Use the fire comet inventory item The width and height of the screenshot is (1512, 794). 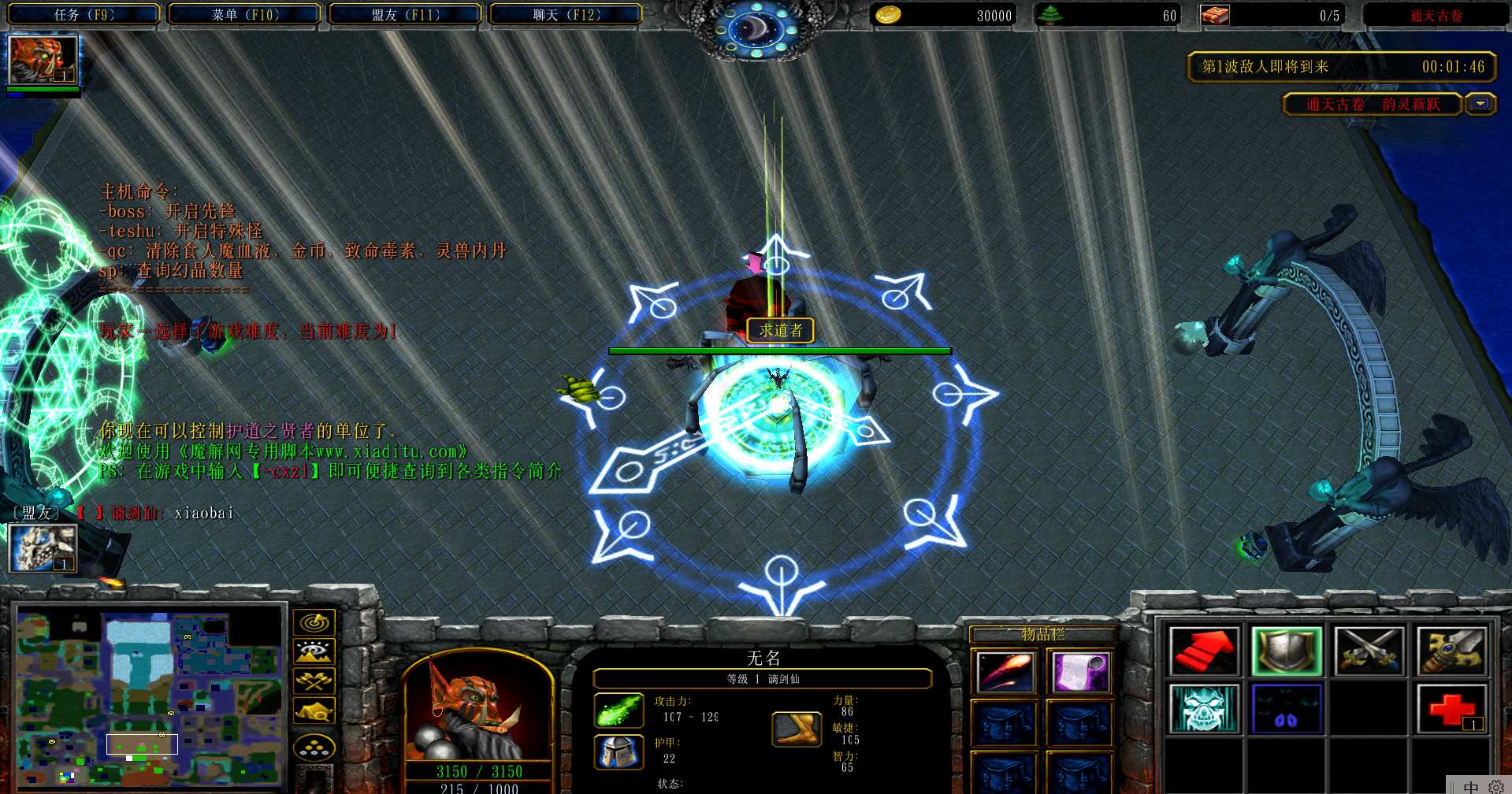(x=1004, y=672)
